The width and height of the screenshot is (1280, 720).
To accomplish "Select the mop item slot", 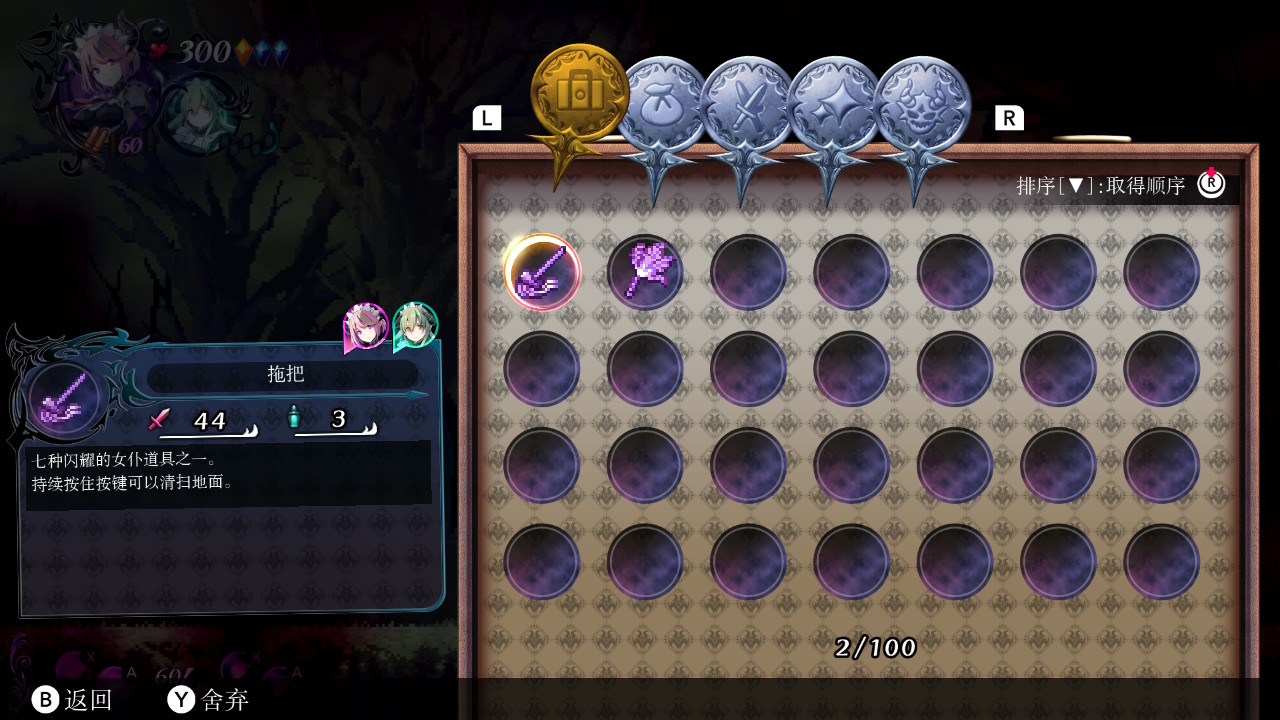I will 542,272.
